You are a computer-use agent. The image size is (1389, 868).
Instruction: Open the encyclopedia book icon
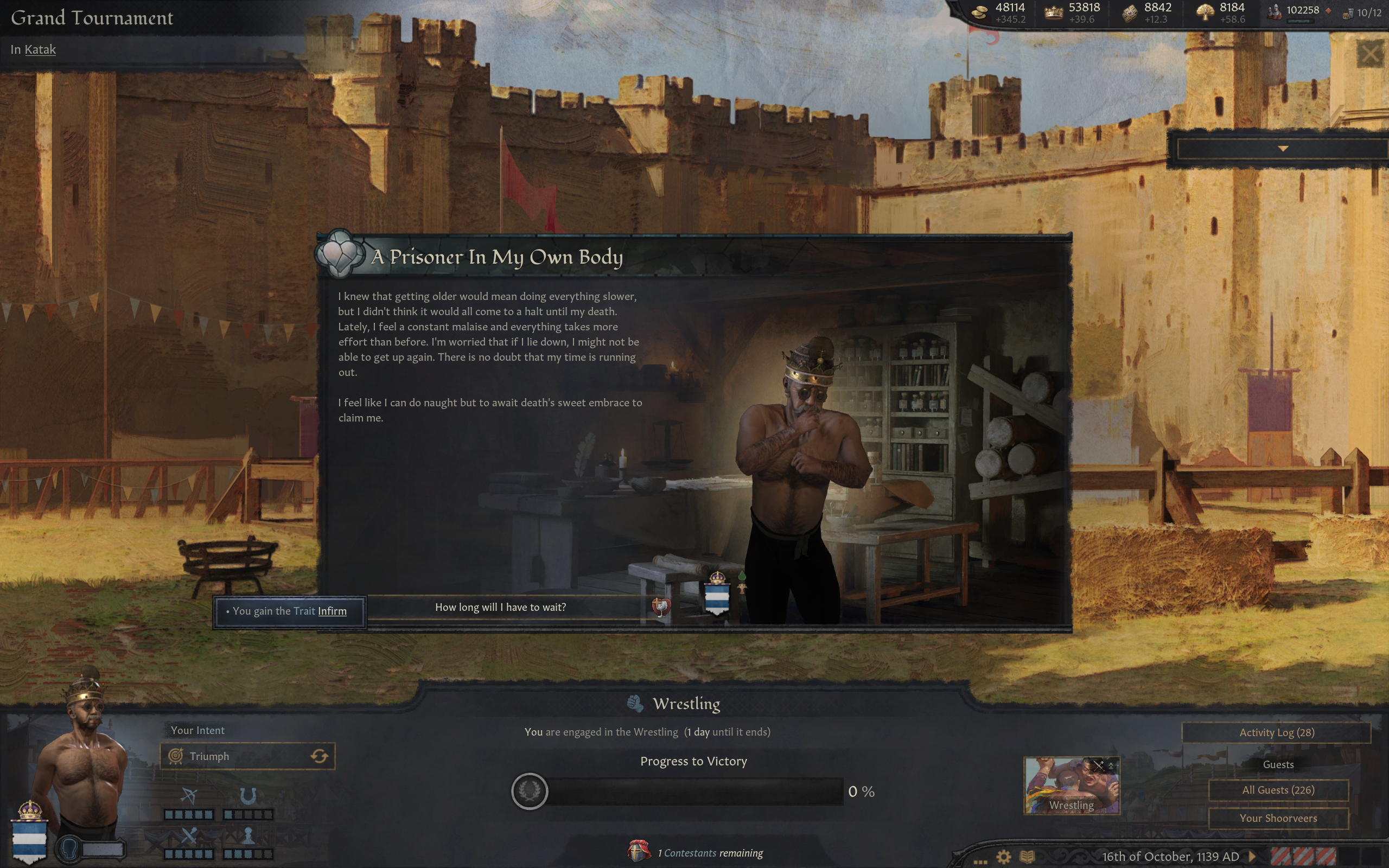[x=1027, y=857]
